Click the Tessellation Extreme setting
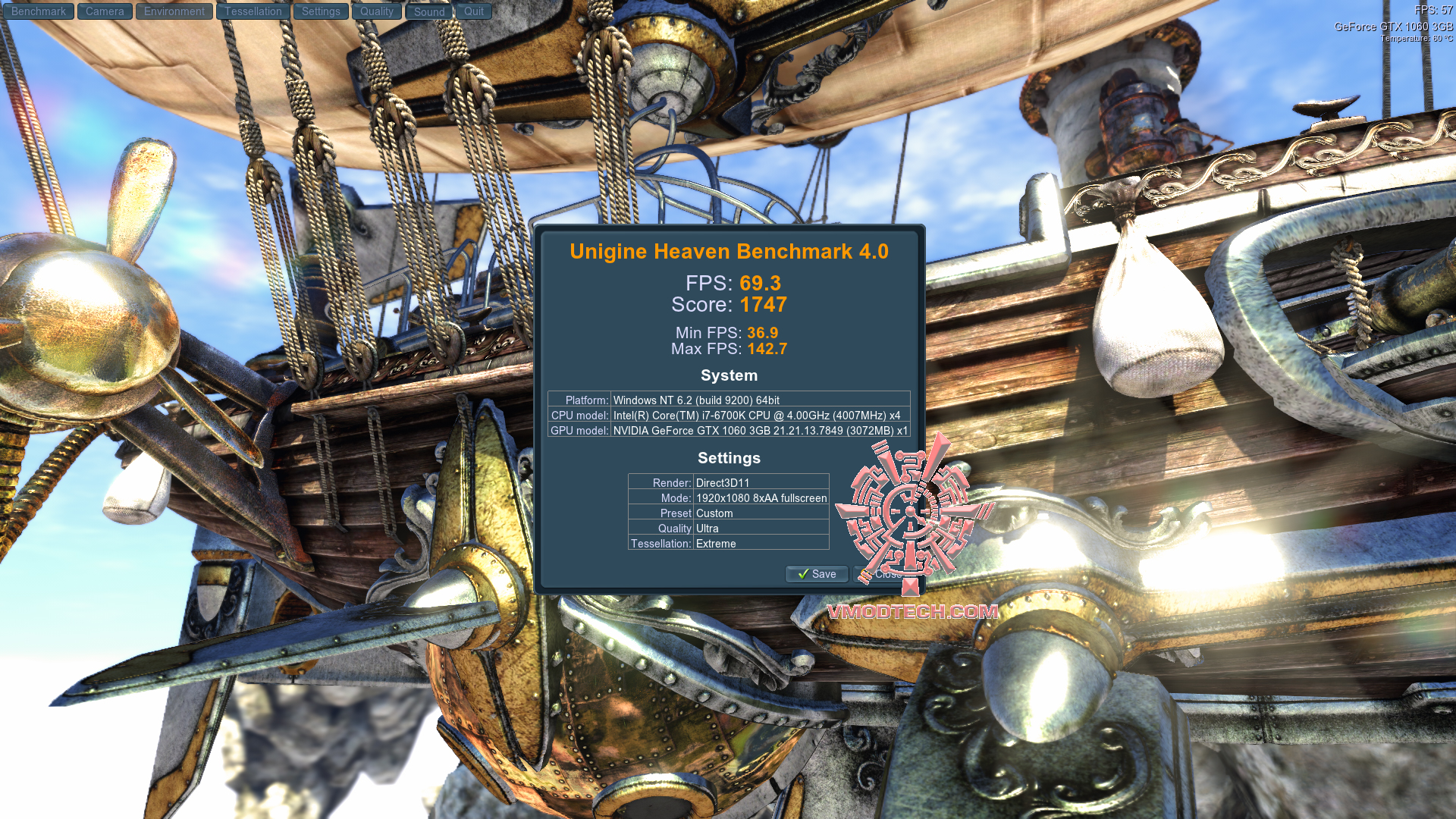1456x819 pixels. (728, 544)
